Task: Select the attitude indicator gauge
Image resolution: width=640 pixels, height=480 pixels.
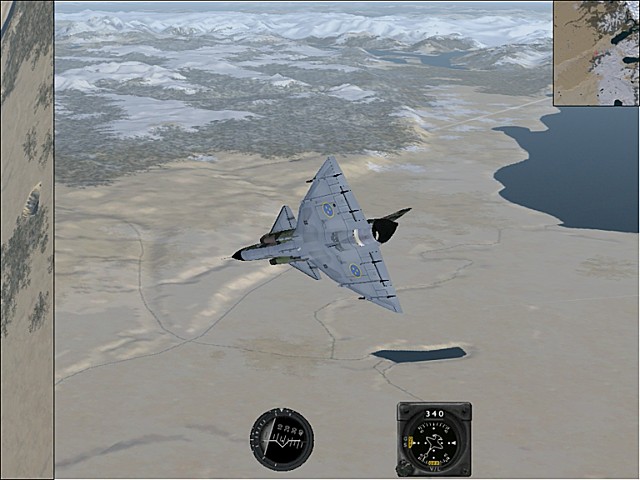Action: (x=281, y=439)
